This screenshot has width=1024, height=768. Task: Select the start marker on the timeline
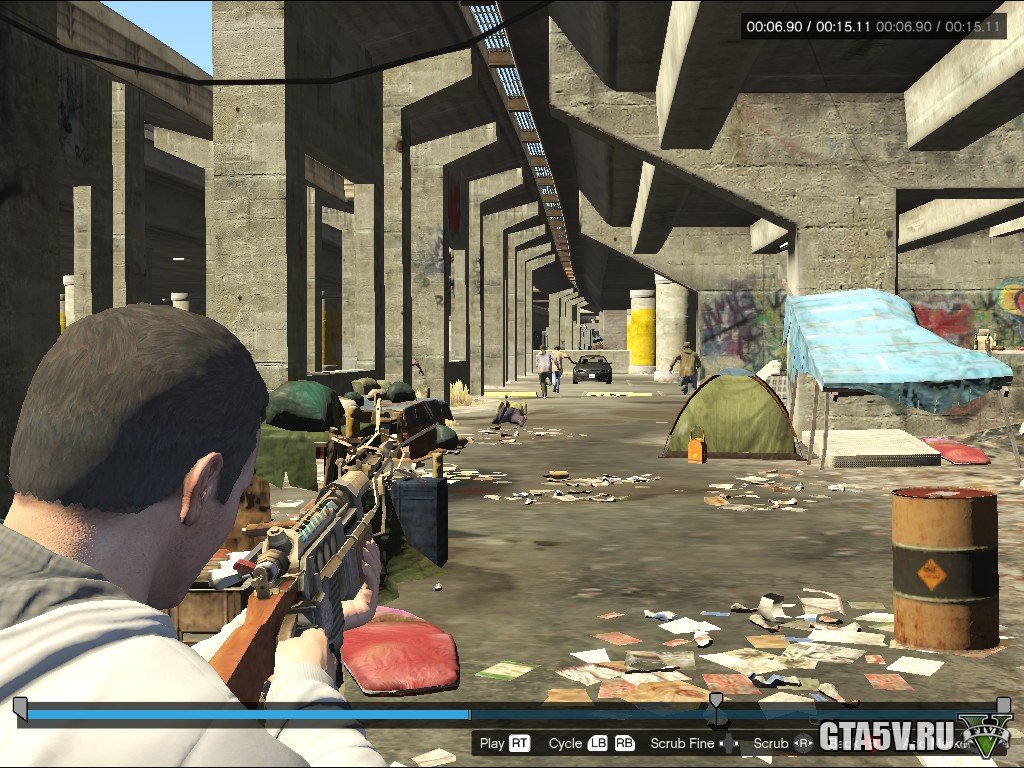(20, 706)
